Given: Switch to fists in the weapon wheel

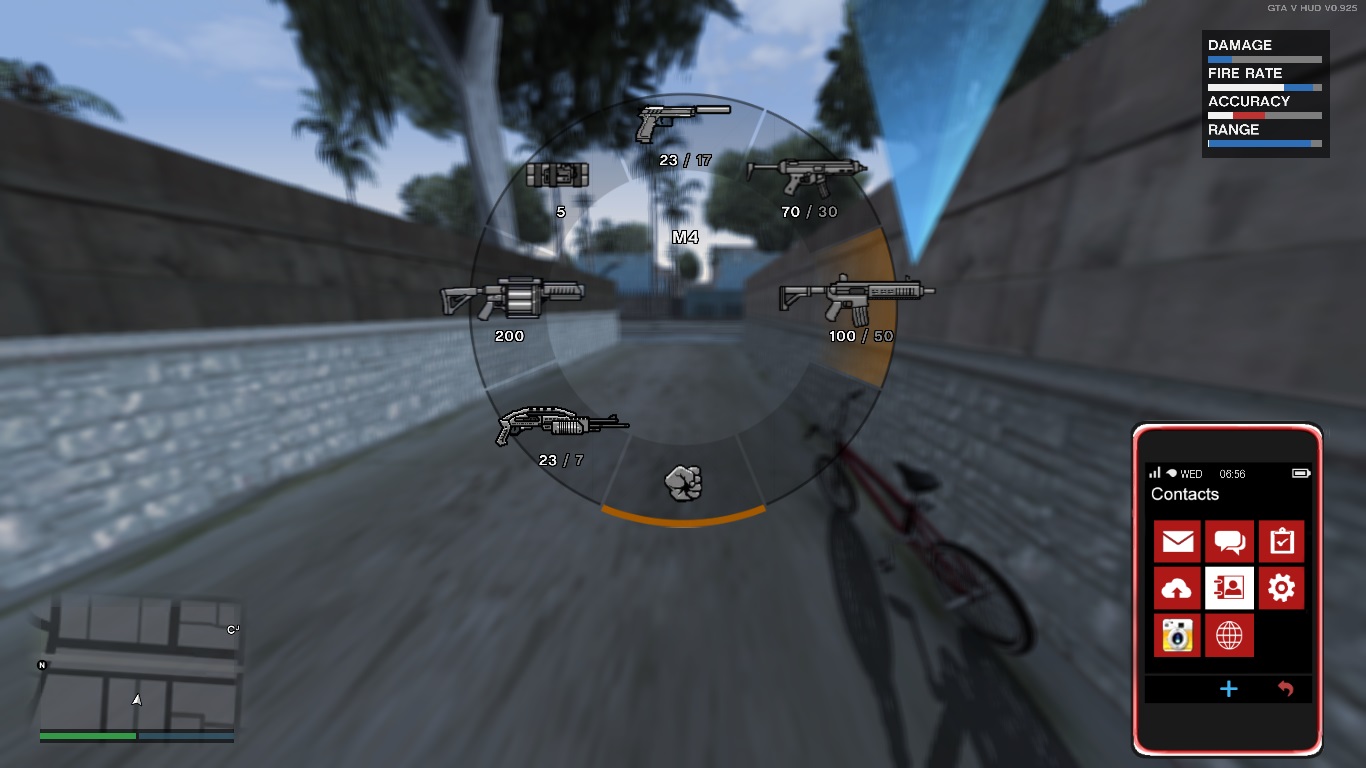Looking at the screenshot, I should click(x=684, y=483).
